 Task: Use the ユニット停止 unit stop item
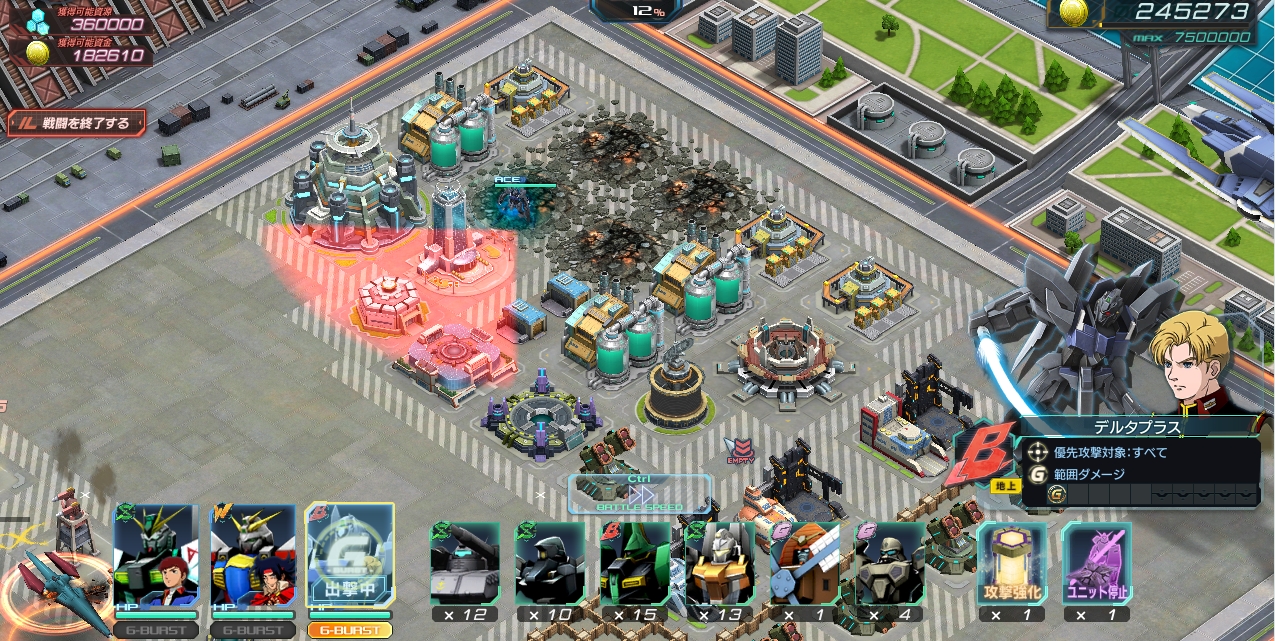point(1096,565)
